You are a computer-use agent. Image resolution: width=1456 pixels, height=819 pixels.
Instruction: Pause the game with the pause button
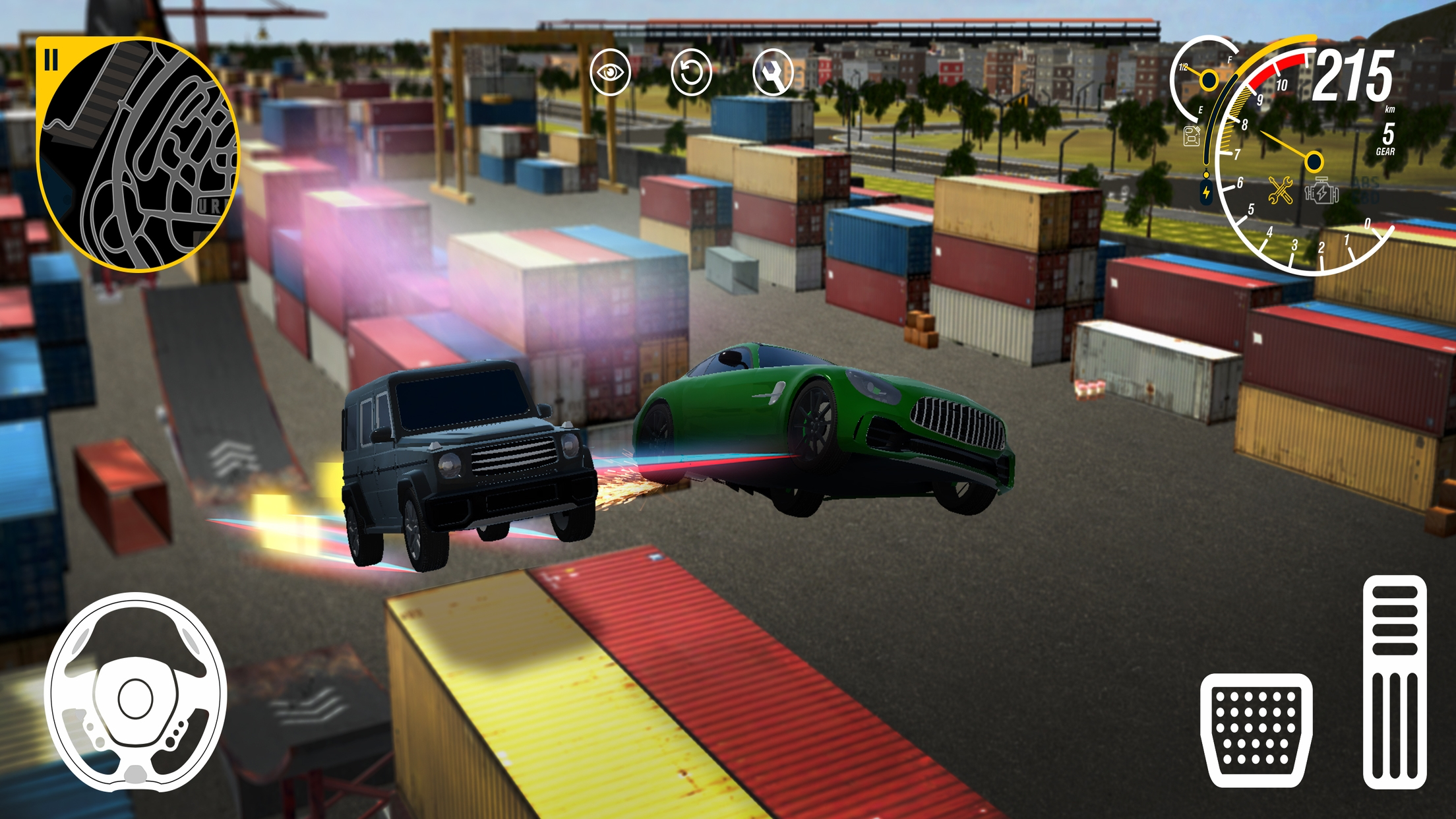coord(51,60)
